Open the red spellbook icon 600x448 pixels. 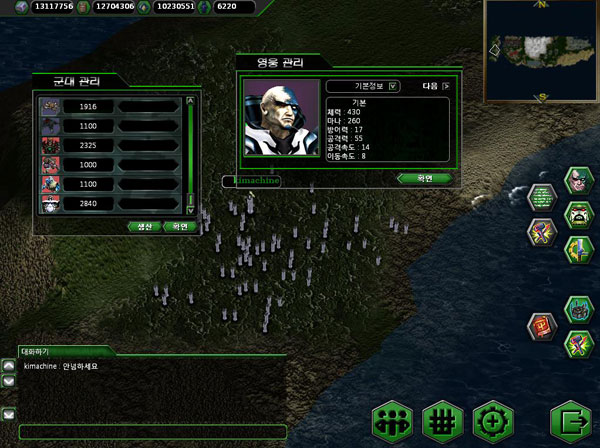pyautogui.click(x=544, y=326)
